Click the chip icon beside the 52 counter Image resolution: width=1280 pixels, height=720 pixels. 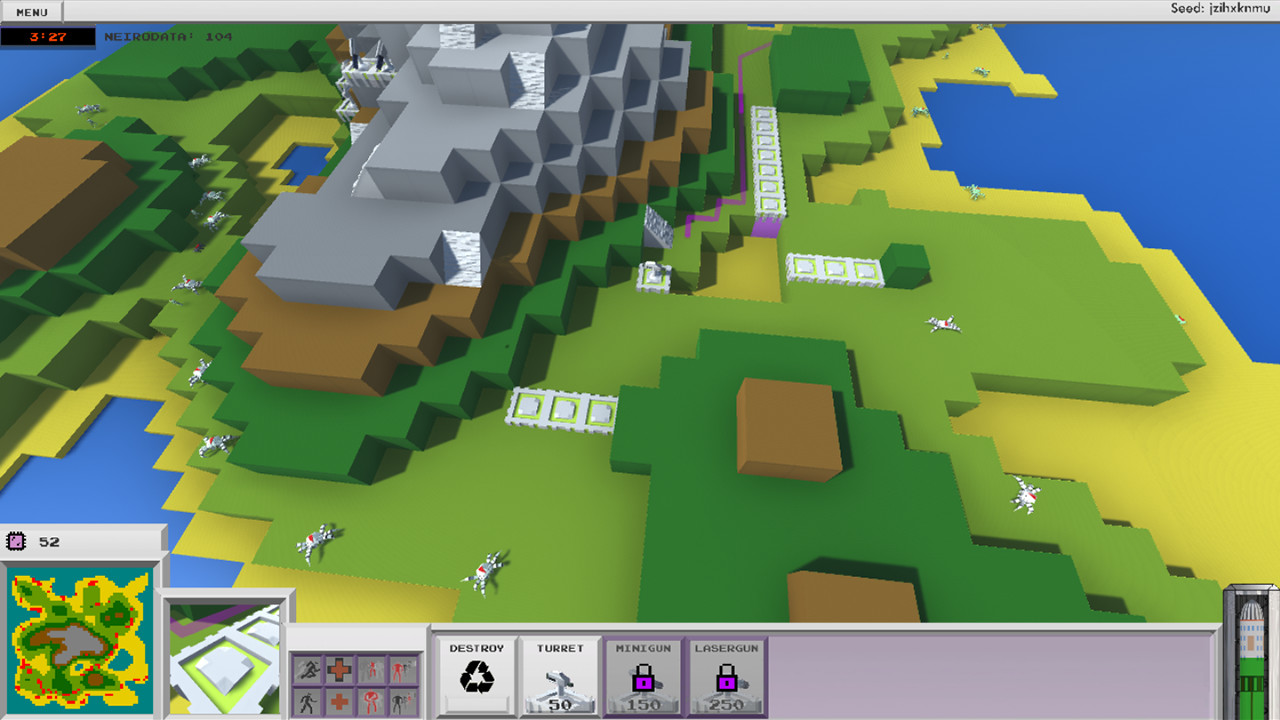click(x=17, y=539)
